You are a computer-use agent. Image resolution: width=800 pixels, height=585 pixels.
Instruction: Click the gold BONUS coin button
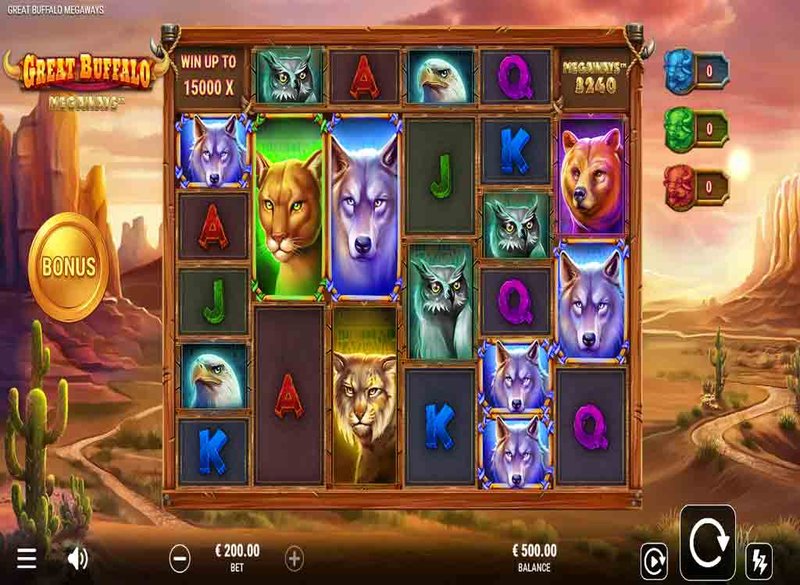[68, 267]
